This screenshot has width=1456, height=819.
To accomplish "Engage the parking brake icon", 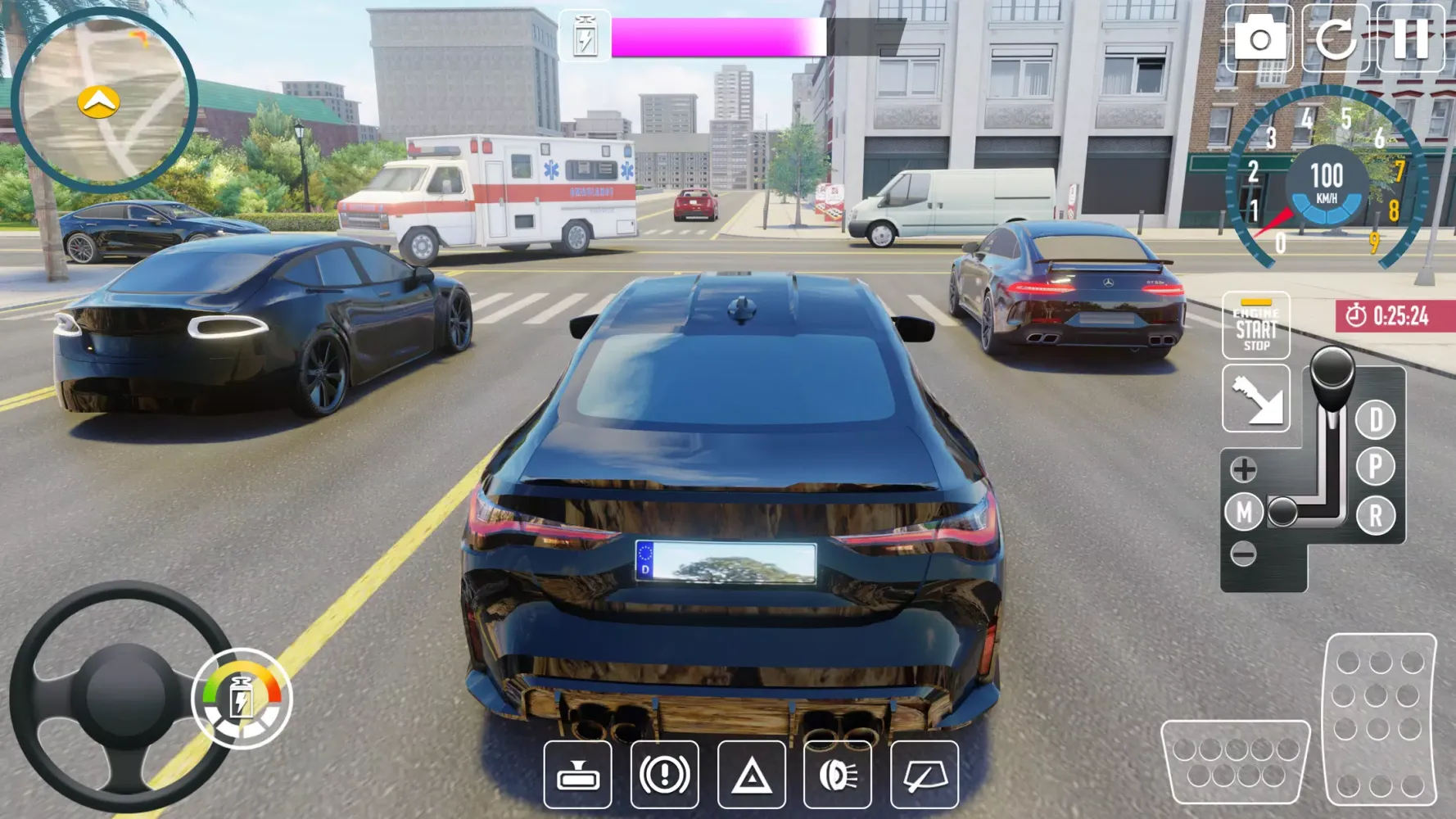I will click(x=665, y=776).
